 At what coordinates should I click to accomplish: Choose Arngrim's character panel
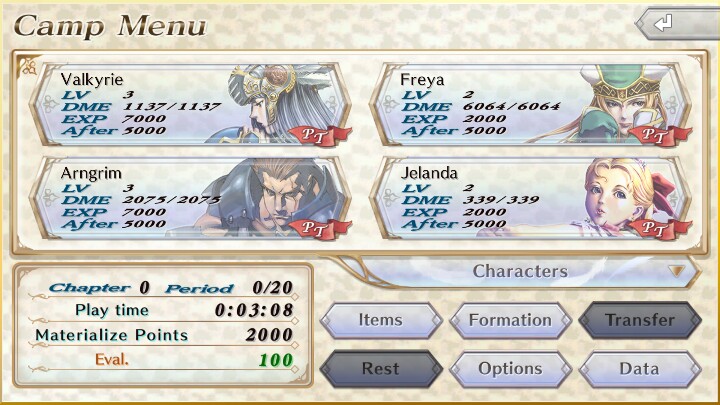point(190,197)
